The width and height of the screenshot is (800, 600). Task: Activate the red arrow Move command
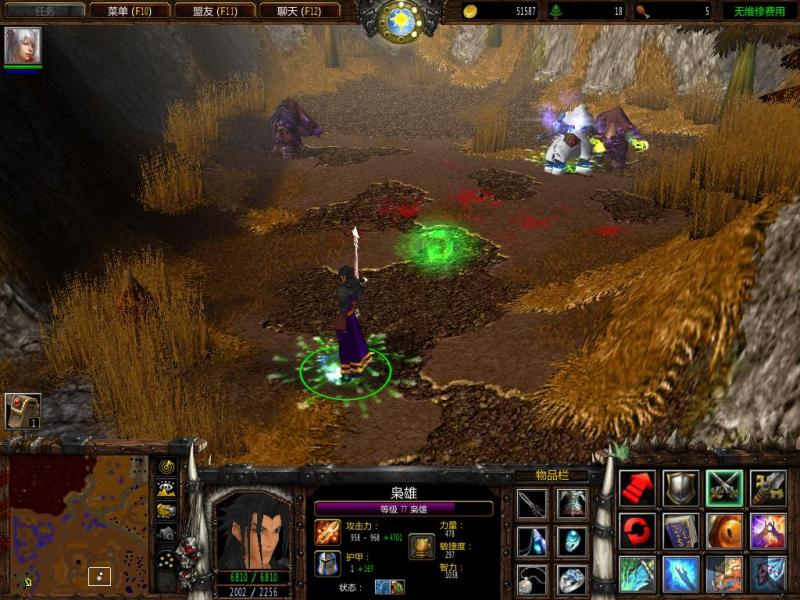(x=637, y=487)
